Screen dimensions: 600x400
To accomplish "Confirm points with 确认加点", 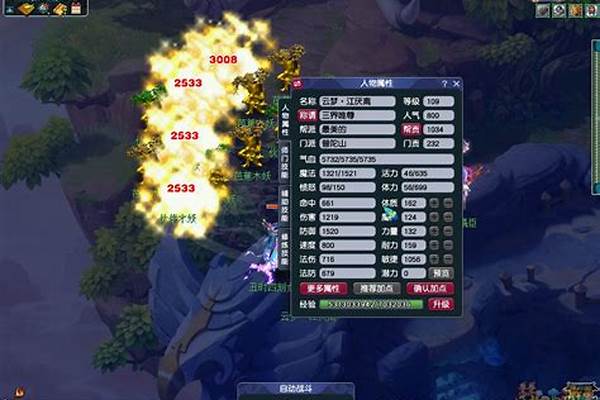I will click(431, 288).
